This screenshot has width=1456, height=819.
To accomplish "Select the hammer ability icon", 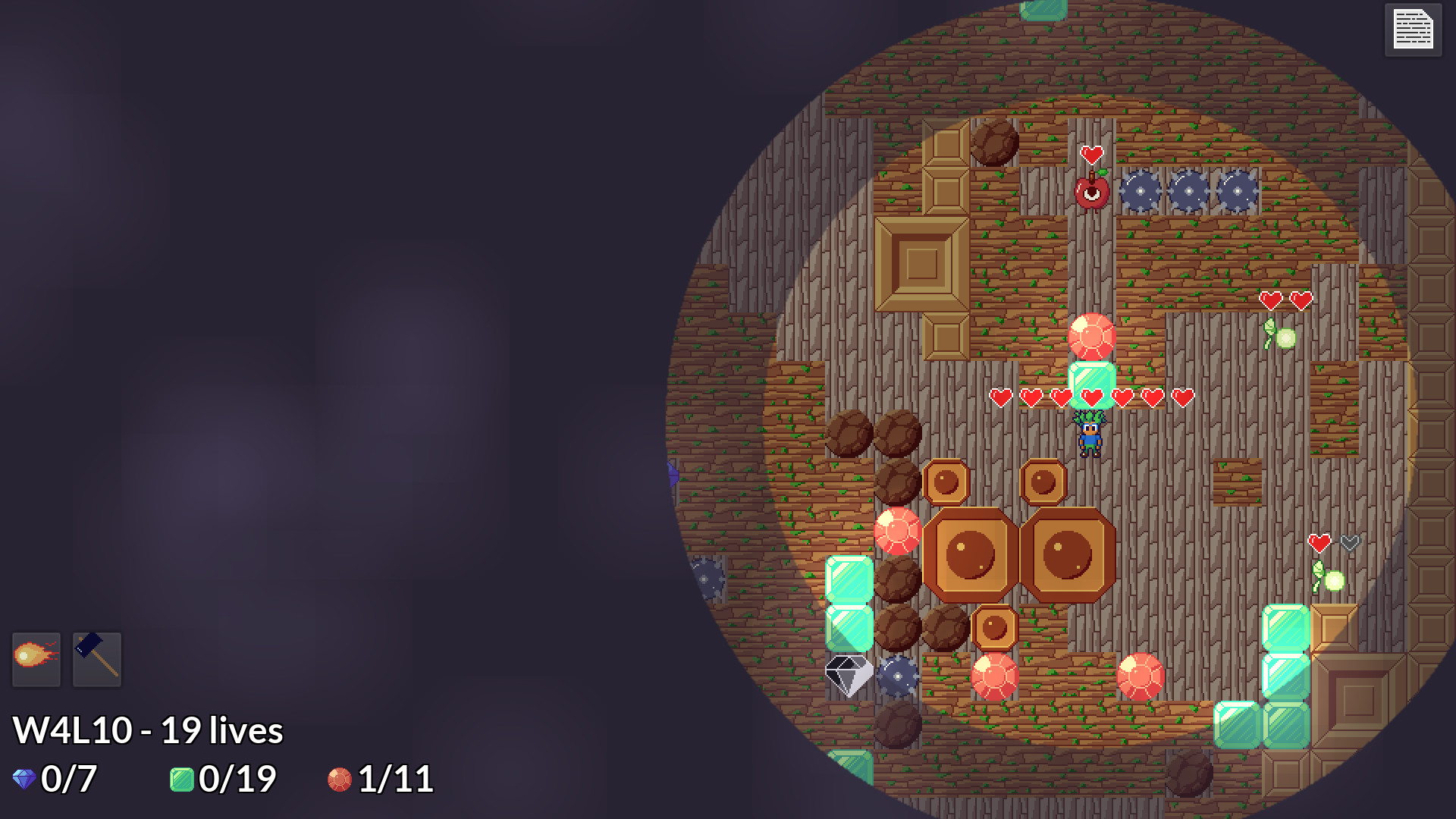I will [x=97, y=659].
